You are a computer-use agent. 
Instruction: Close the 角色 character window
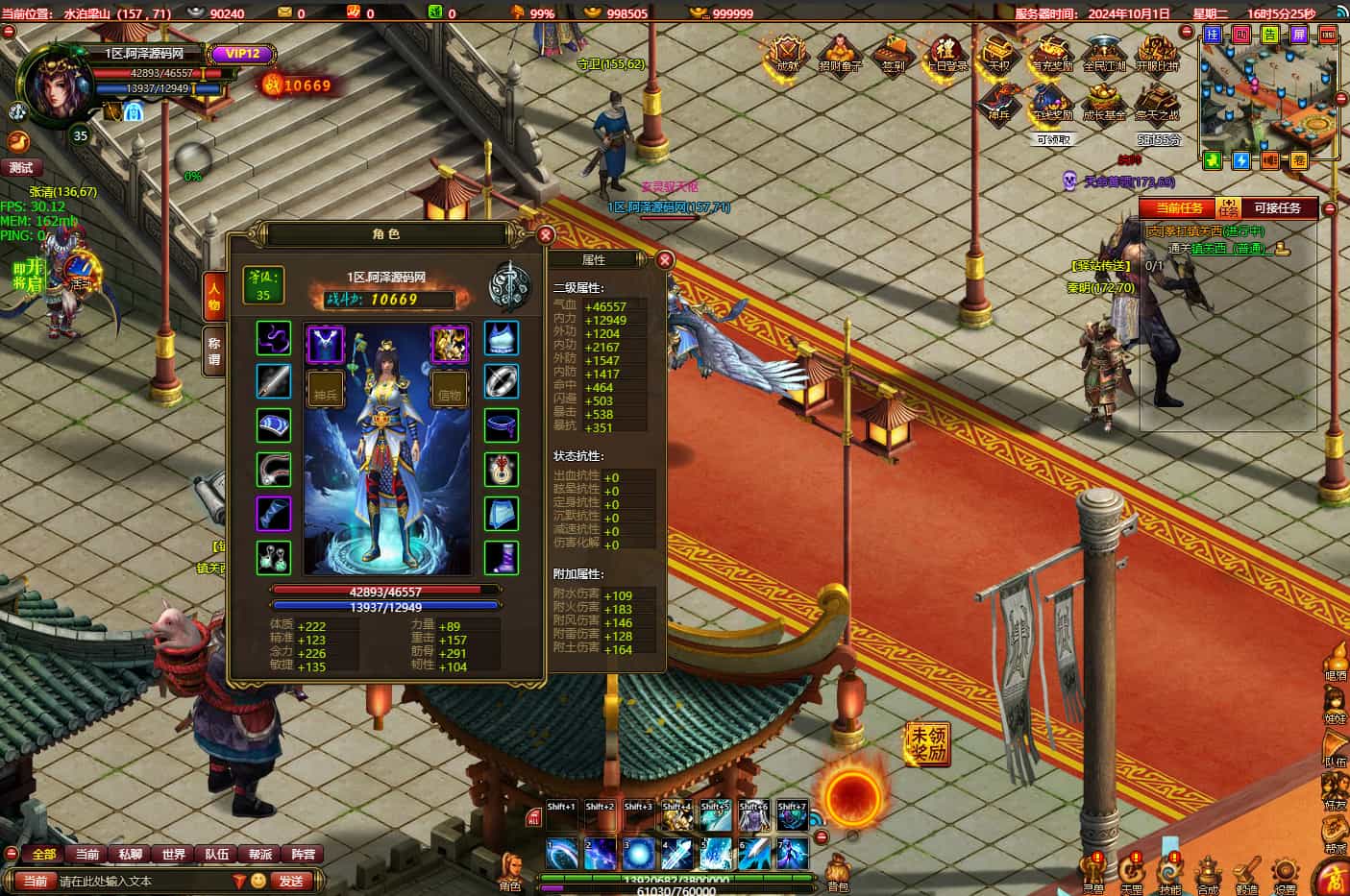coord(546,234)
